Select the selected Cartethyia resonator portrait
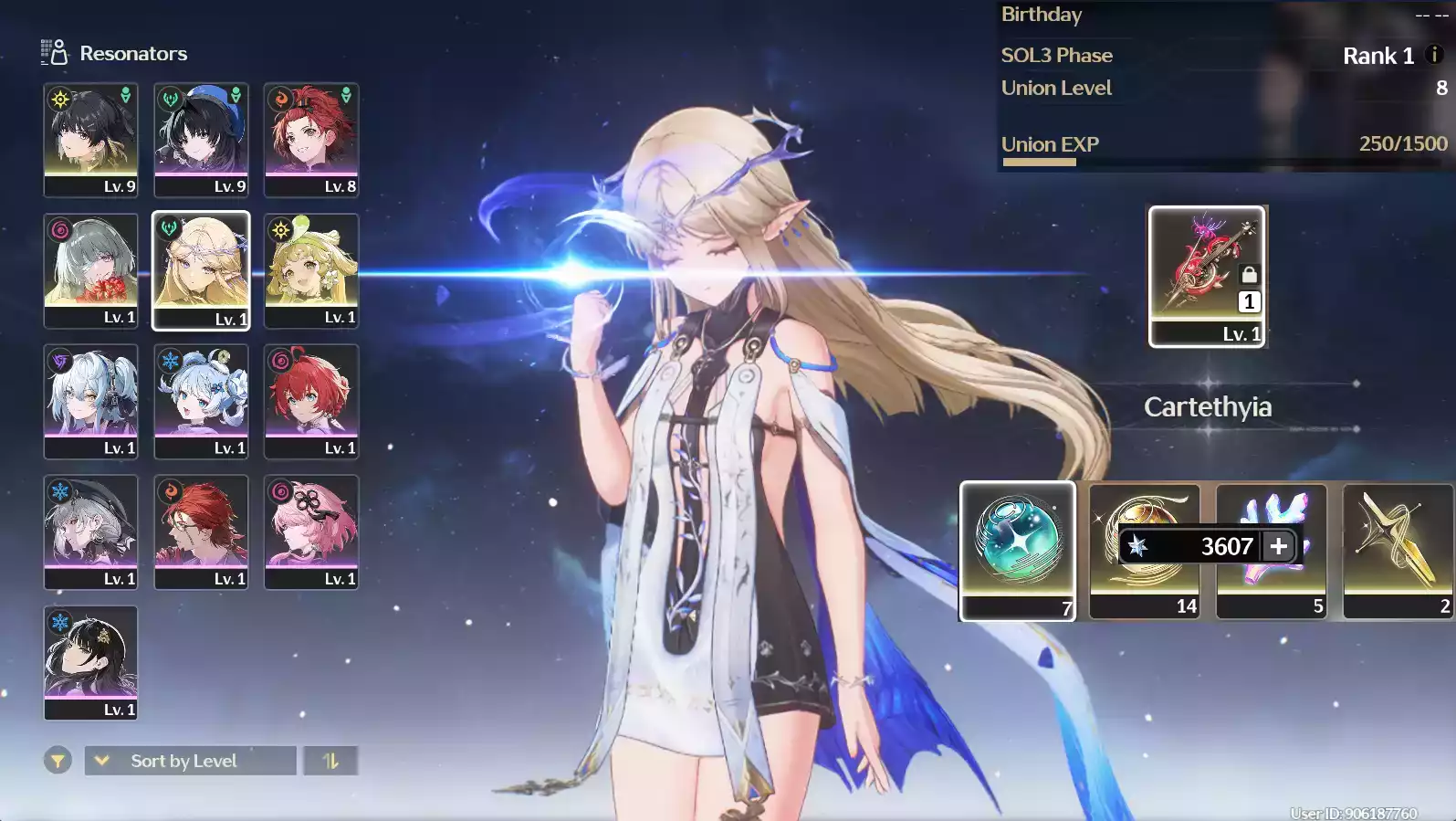 pyautogui.click(x=201, y=270)
